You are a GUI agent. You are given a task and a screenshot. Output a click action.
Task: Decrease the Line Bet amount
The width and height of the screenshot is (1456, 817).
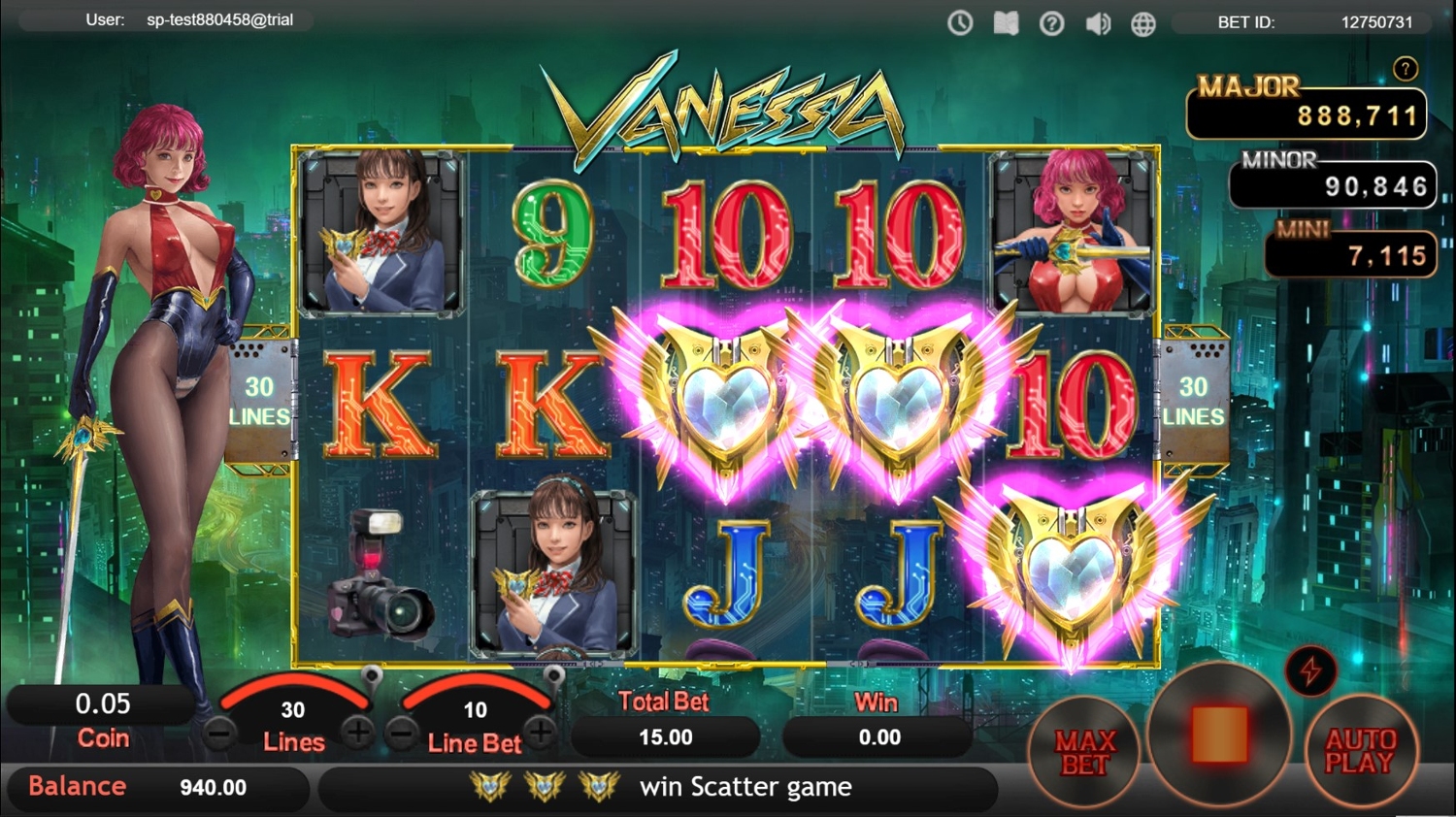402,734
